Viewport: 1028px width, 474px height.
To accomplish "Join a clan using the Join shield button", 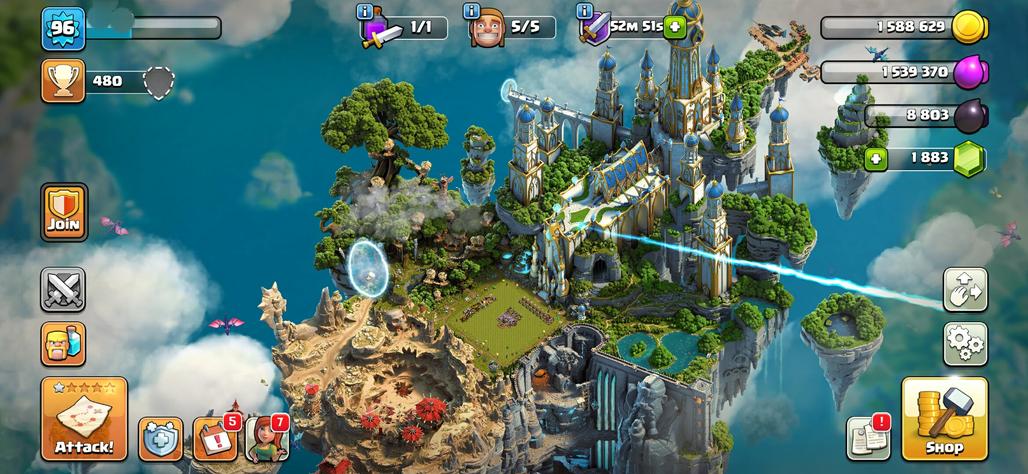I will click(x=63, y=212).
